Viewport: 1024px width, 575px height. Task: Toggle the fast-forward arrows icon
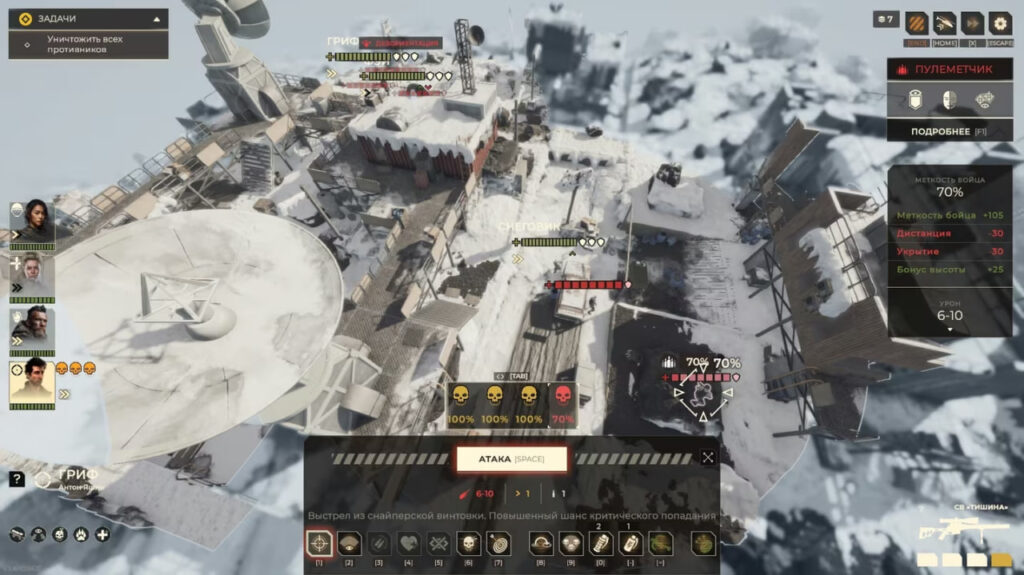click(972, 23)
